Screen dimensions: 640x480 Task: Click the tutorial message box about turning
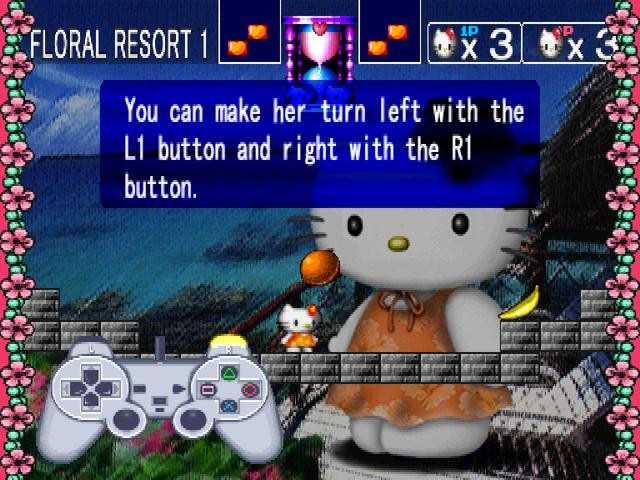click(x=320, y=143)
